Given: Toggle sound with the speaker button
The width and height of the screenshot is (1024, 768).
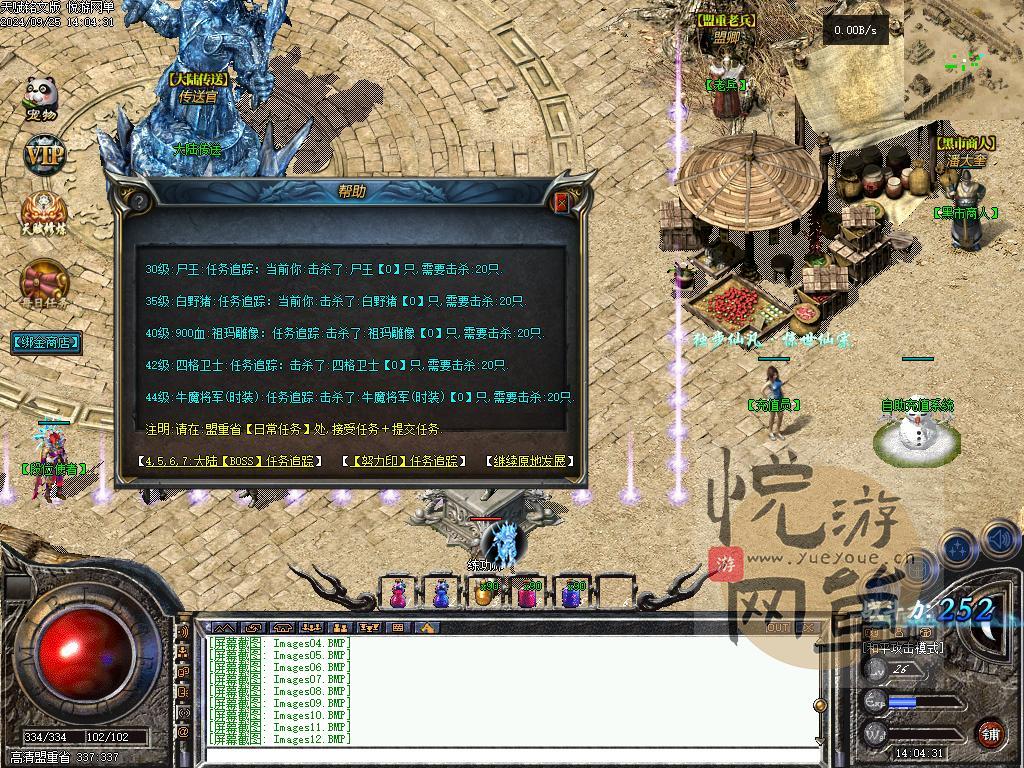Looking at the screenshot, I should [1001, 542].
